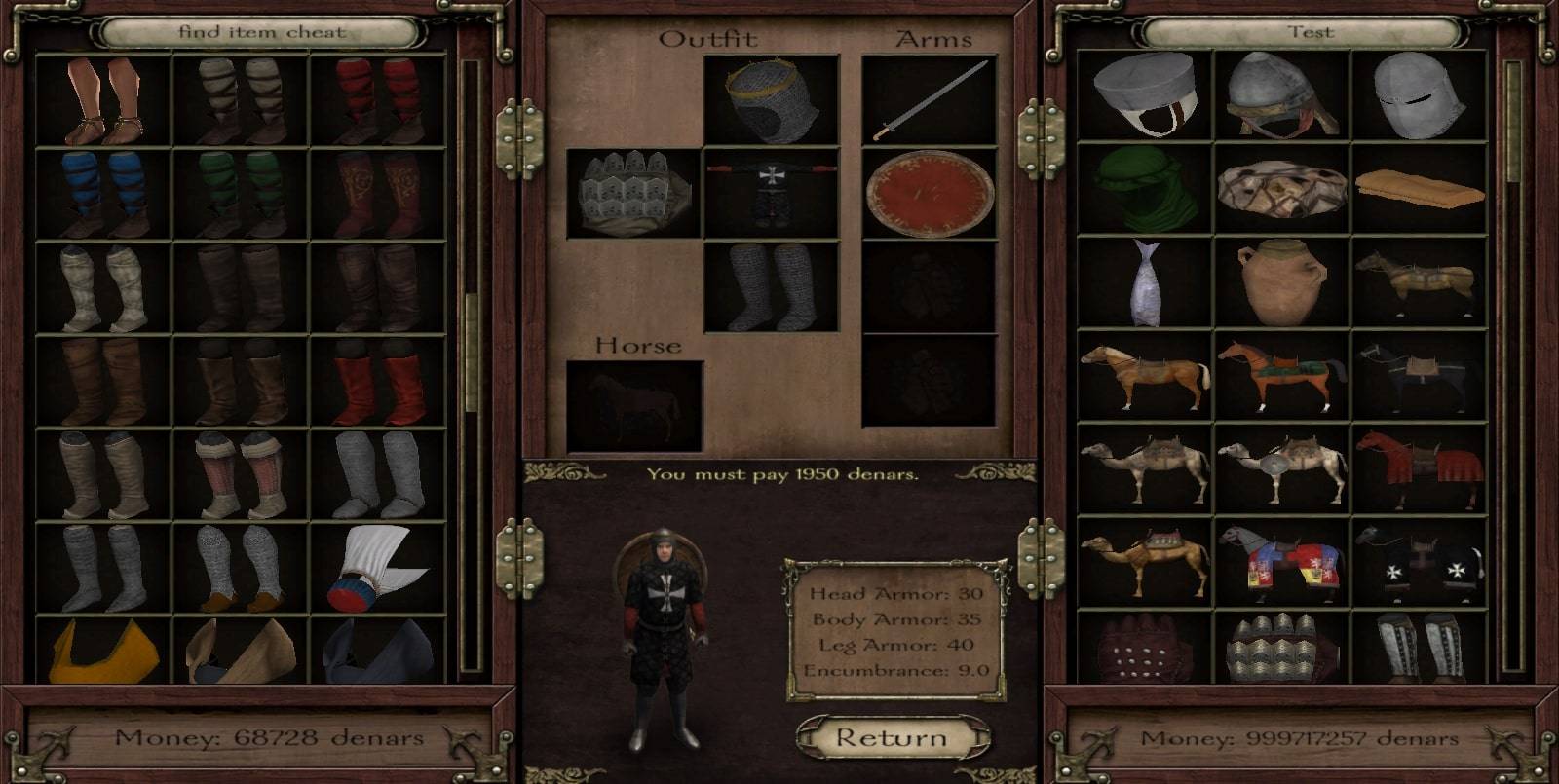
Task: Select the black horse with white crosses
Action: 1419,563
